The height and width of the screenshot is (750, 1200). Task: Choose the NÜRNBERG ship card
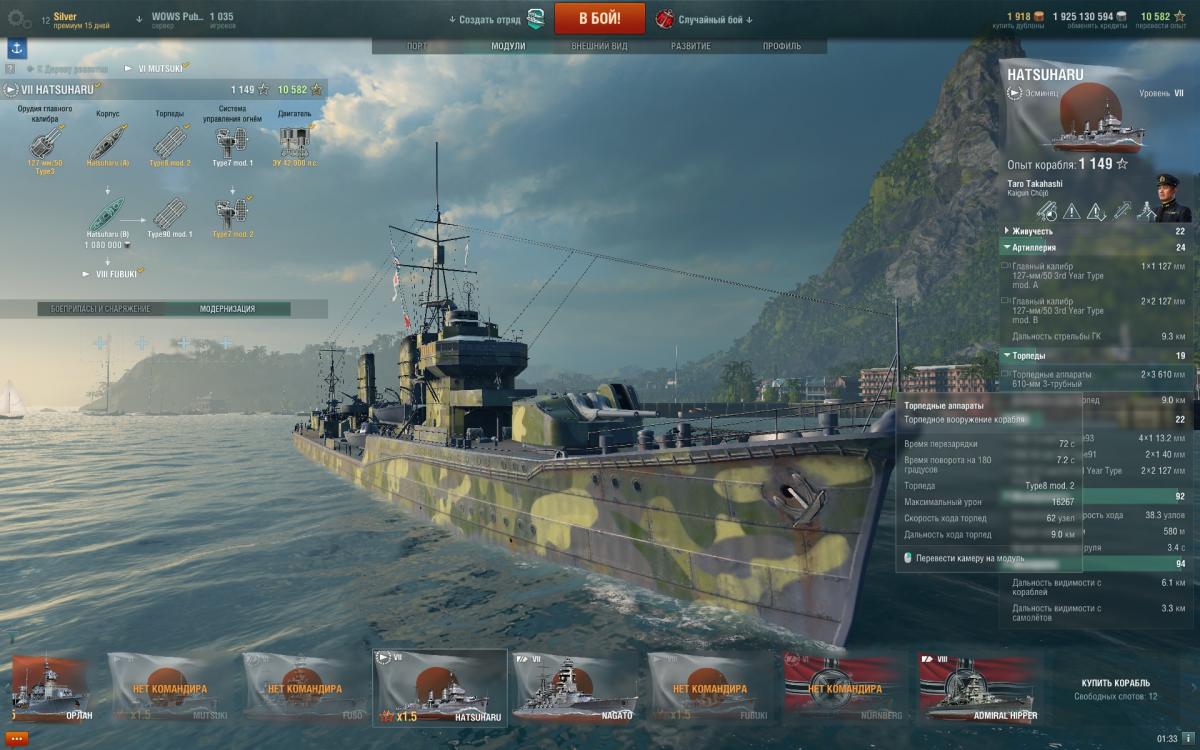pos(844,686)
